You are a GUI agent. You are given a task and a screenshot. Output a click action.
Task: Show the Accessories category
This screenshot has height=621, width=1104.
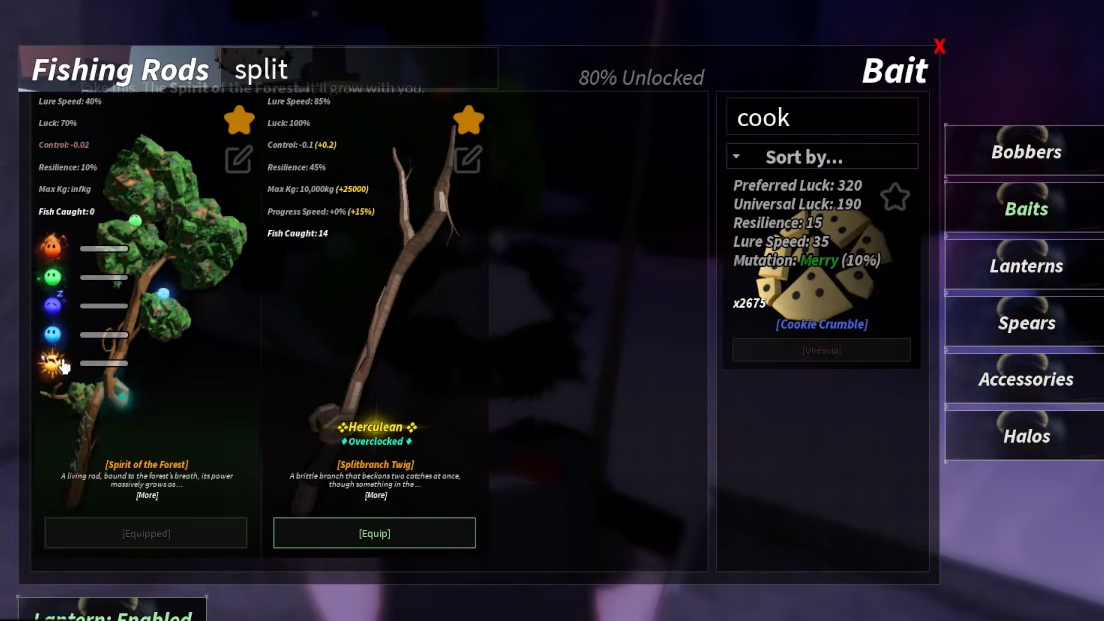click(1025, 379)
